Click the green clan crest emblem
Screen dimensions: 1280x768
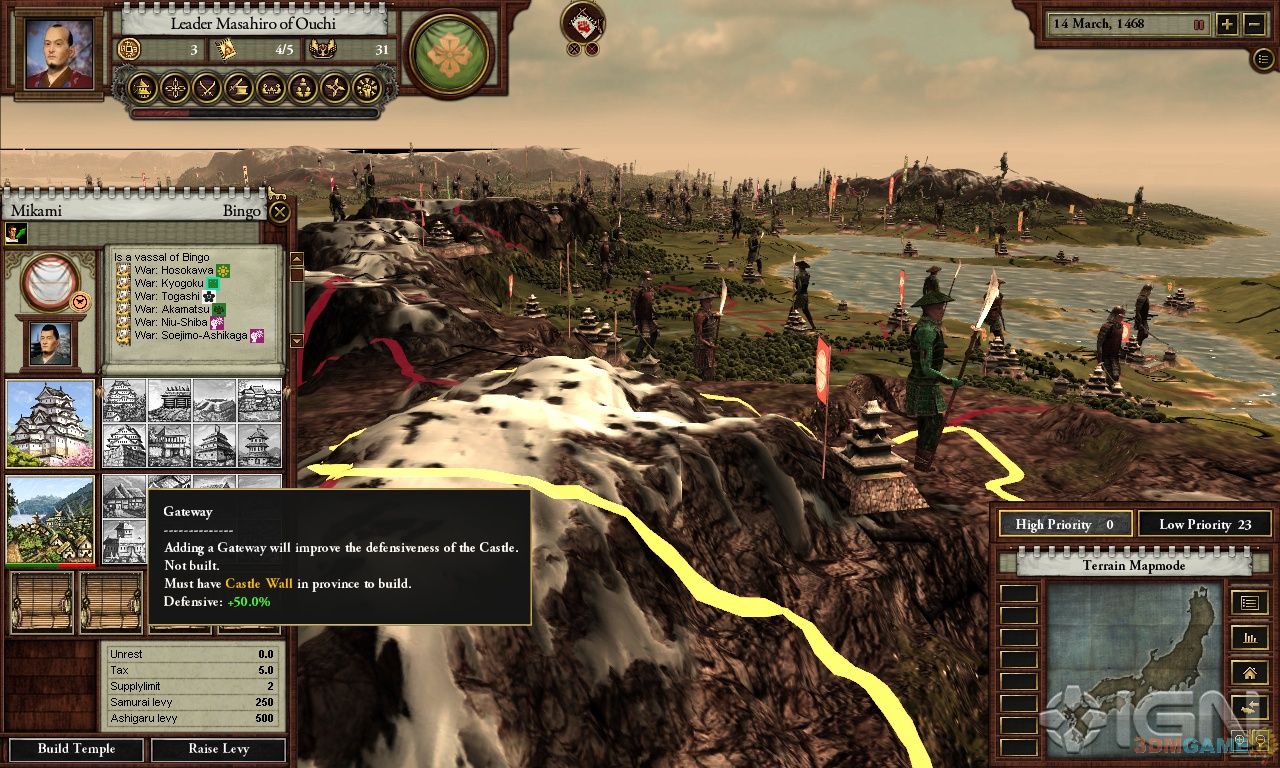tap(449, 54)
